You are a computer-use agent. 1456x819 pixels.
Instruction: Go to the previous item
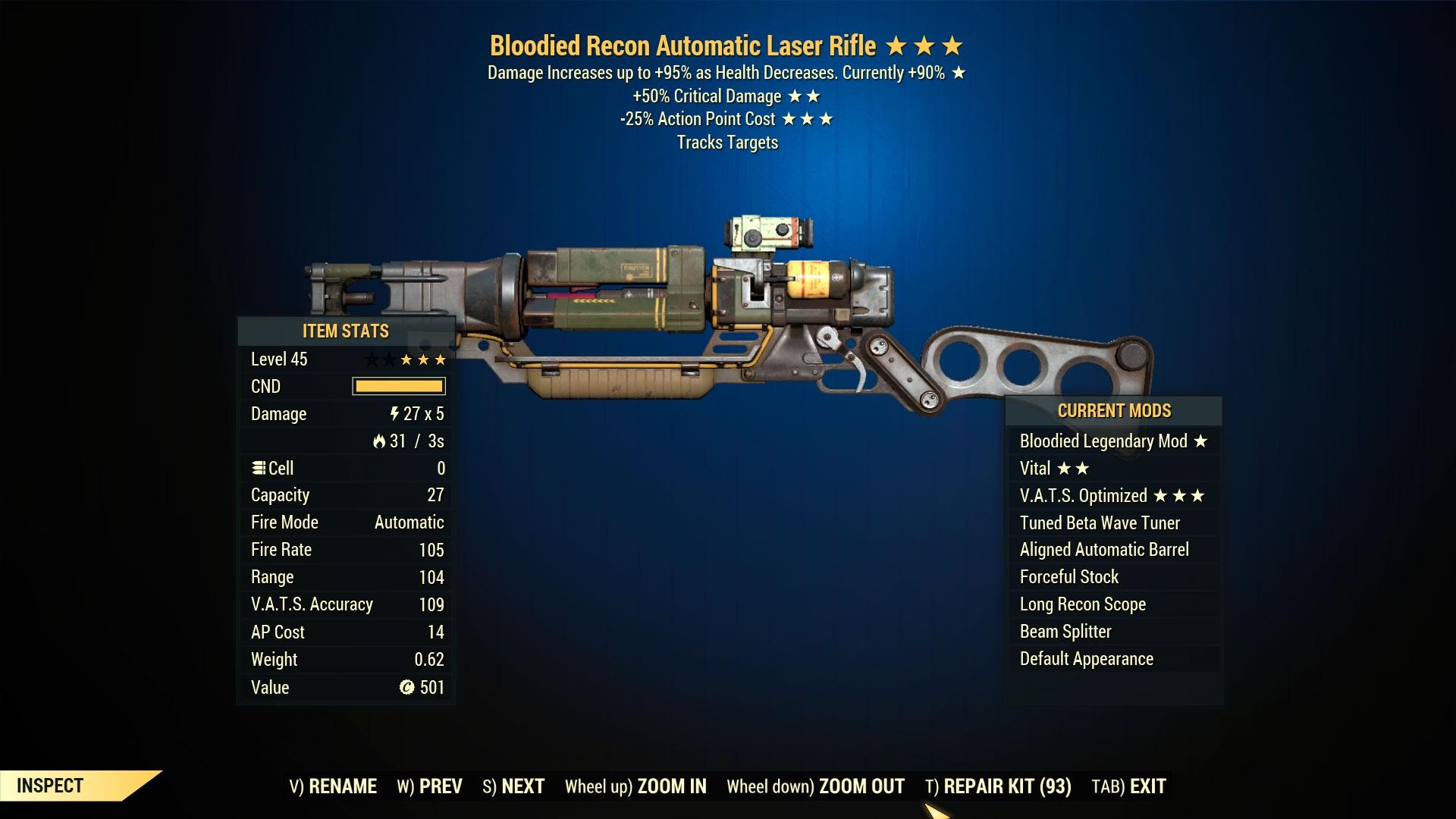429,786
